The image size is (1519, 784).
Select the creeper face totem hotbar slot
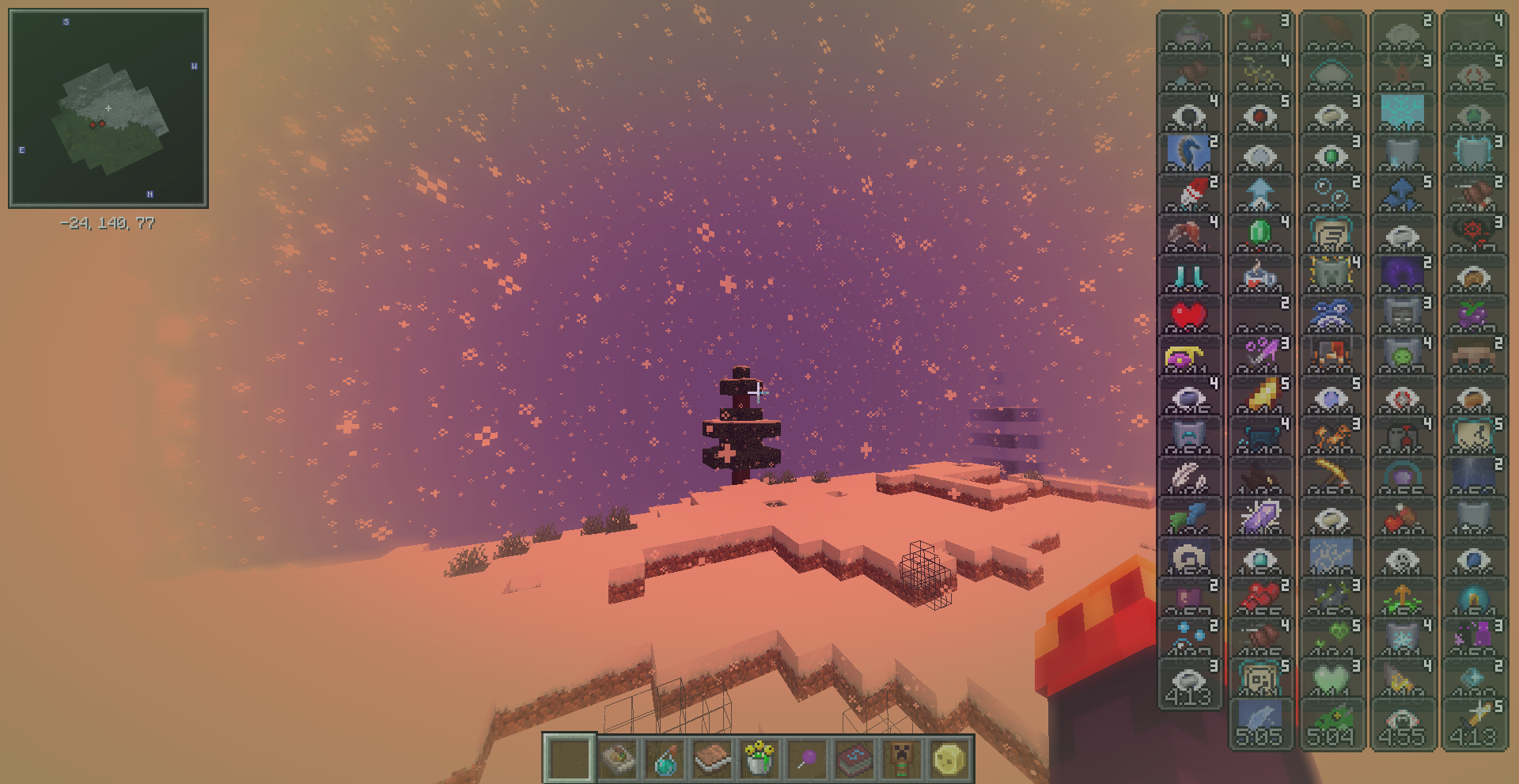(902, 759)
